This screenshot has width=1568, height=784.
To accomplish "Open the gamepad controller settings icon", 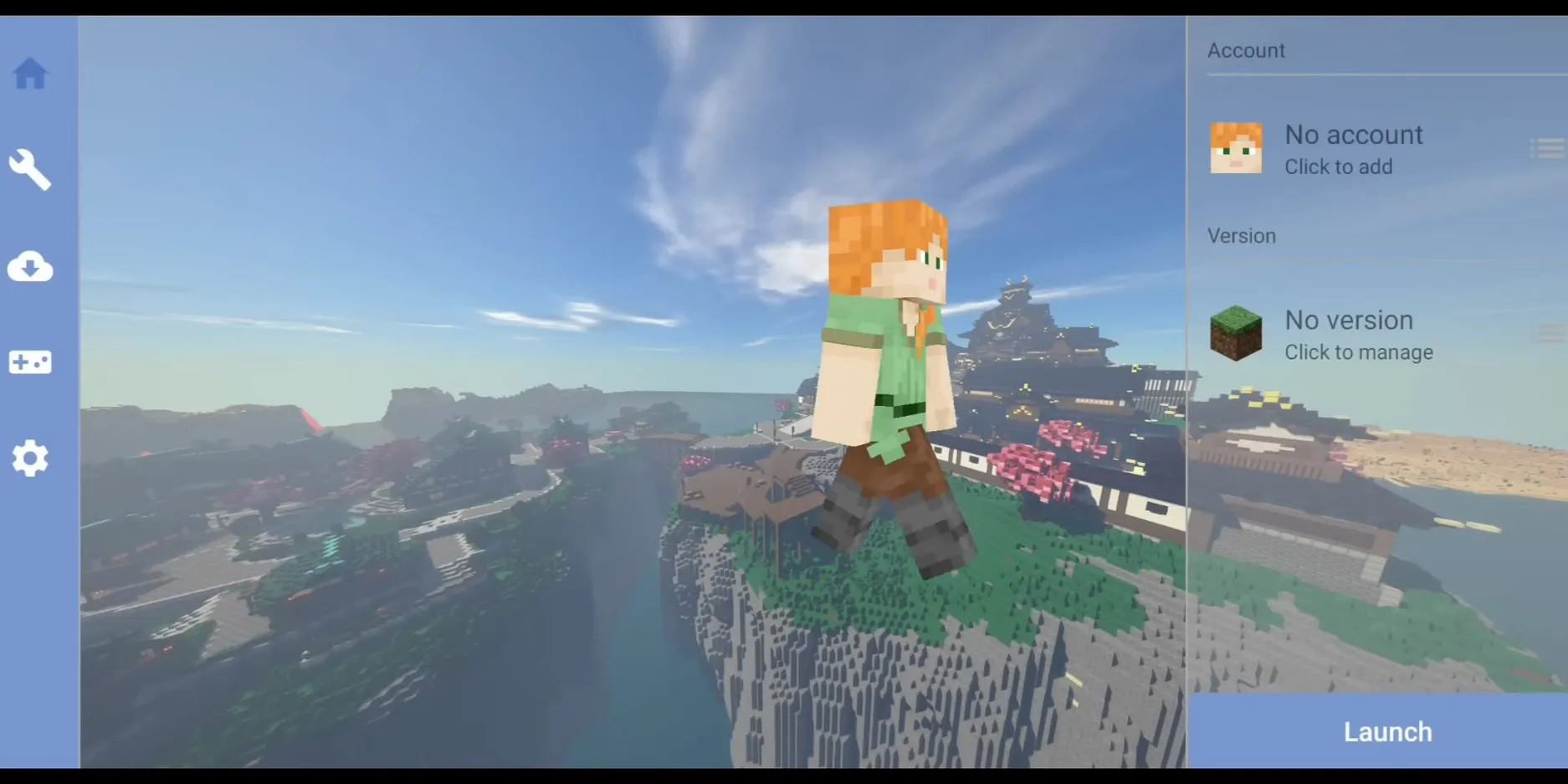I will point(30,362).
